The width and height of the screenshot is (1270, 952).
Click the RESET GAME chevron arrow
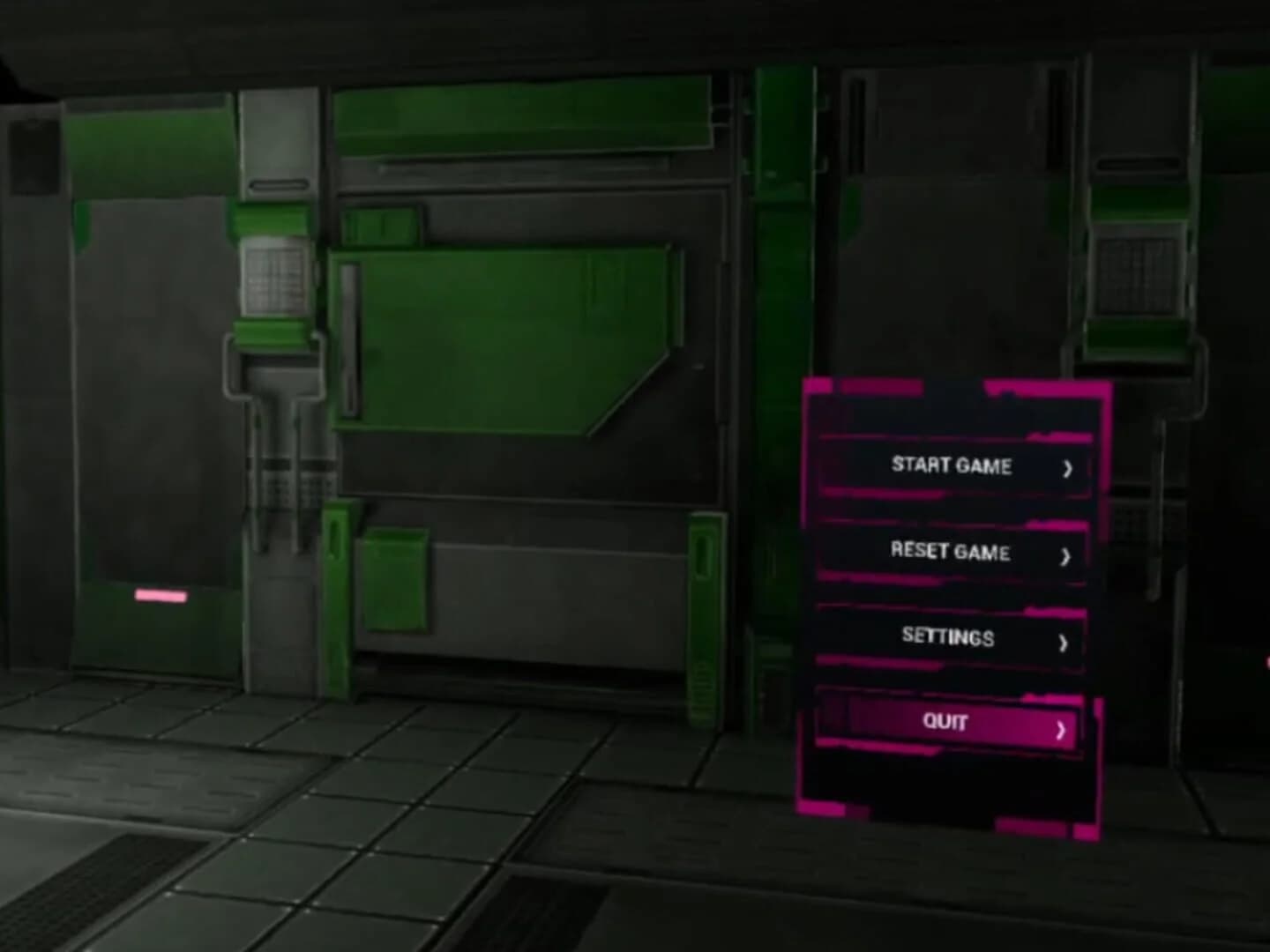pos(1065,555)
